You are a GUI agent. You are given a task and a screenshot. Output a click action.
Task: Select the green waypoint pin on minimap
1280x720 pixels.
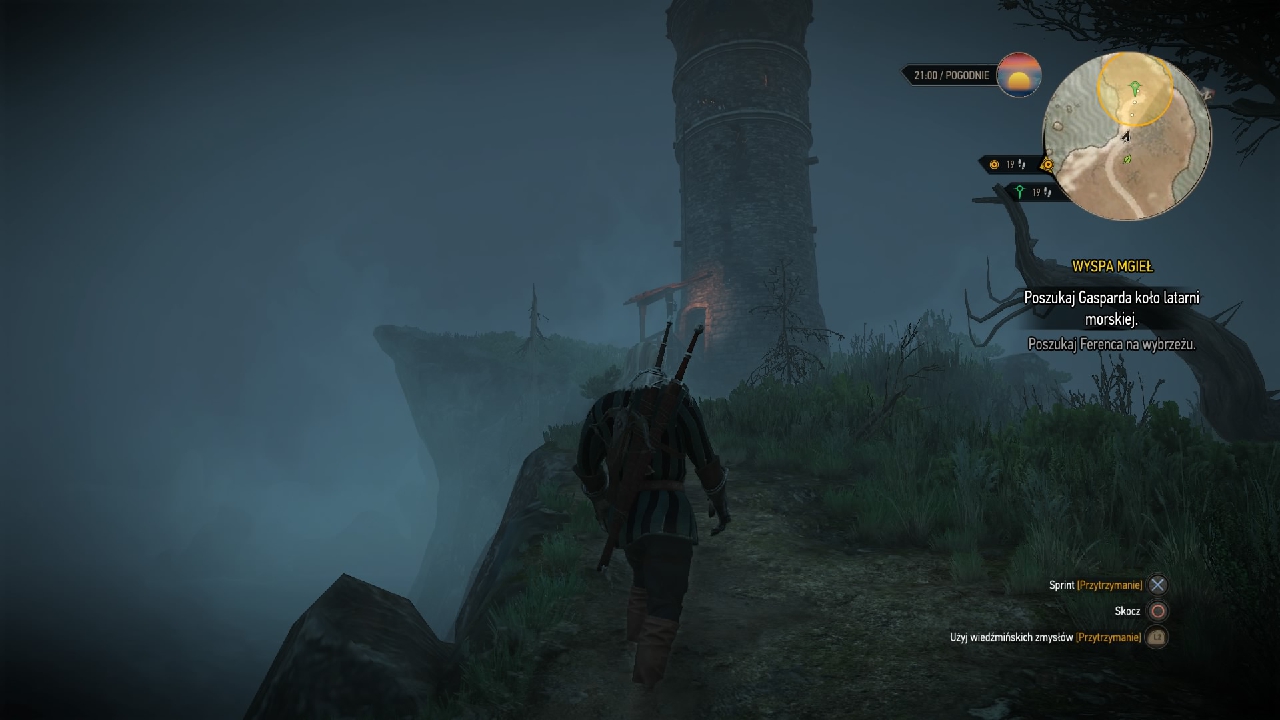tap(1135, 89)
